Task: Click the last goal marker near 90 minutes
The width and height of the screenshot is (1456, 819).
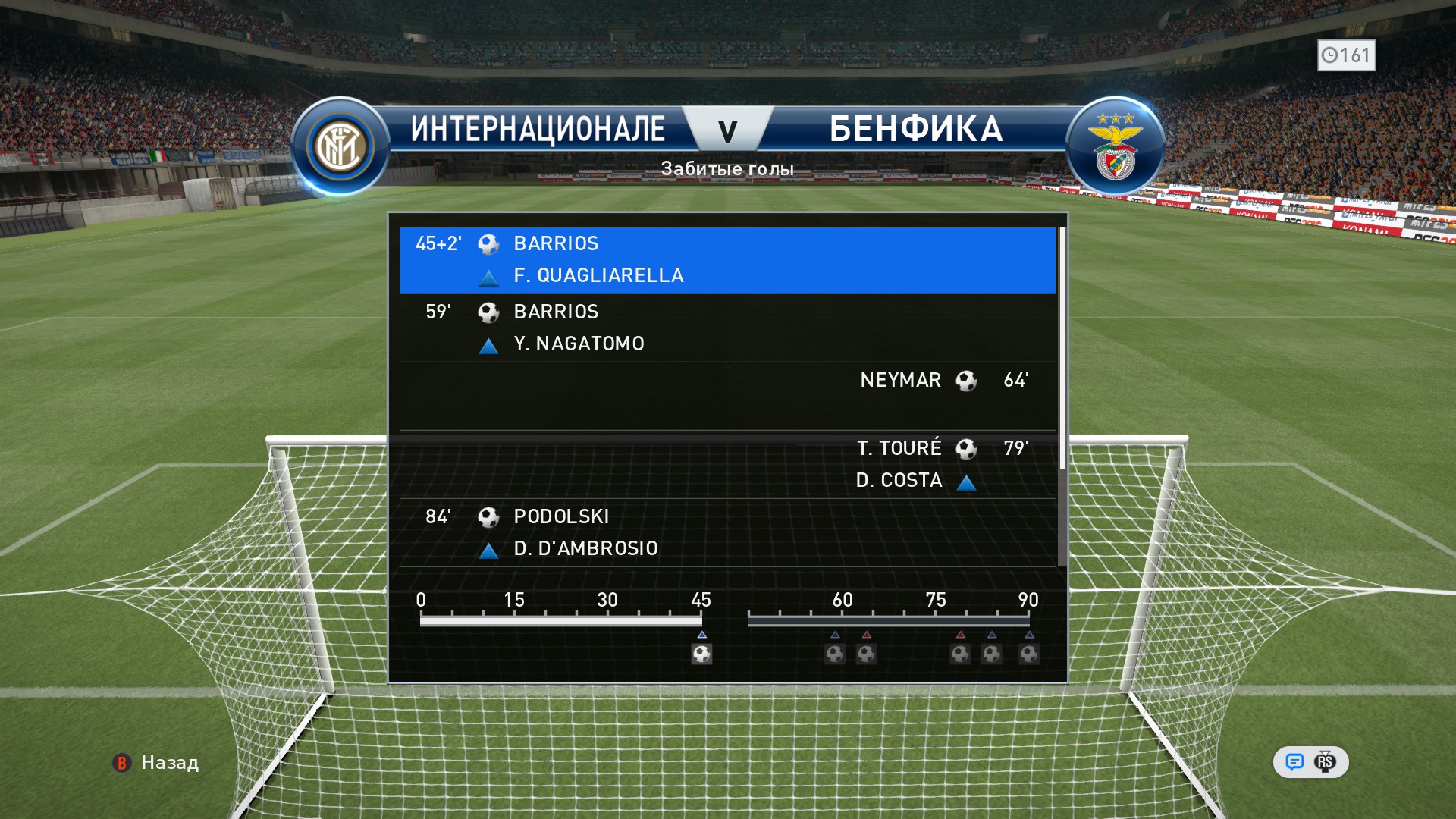Action: pos(1029,654)
